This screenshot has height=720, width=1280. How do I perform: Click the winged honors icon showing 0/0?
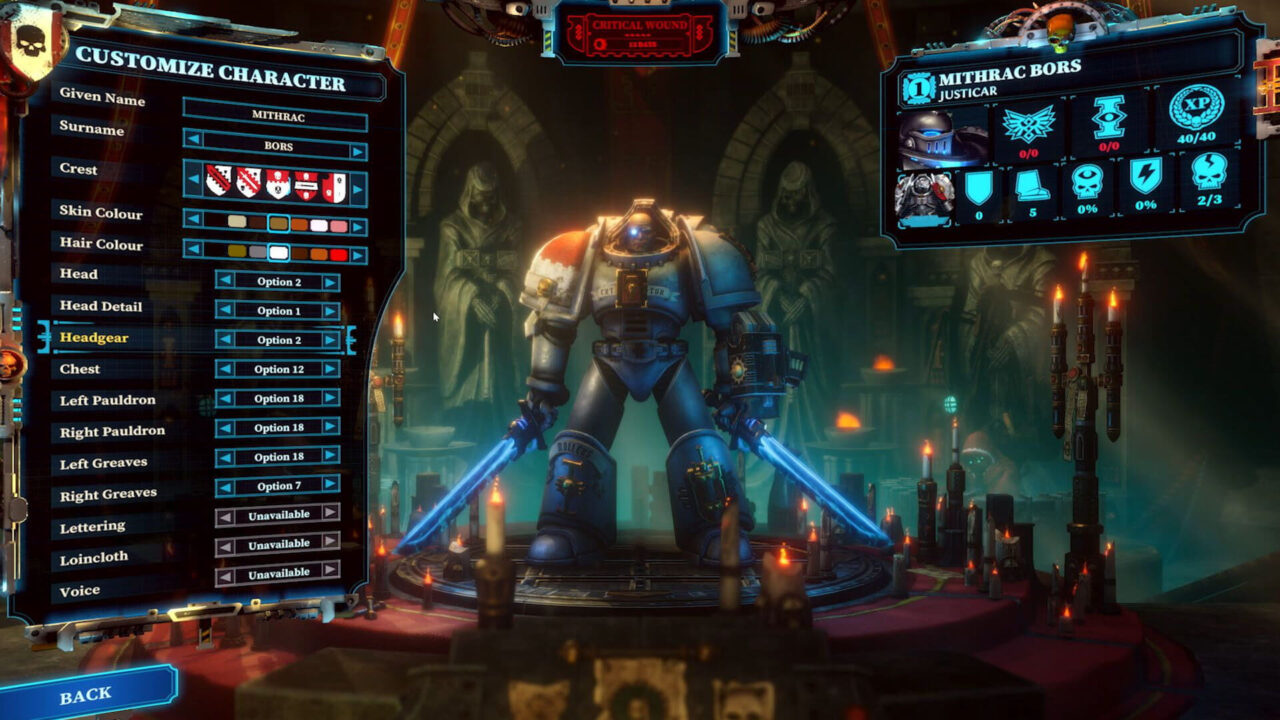click(x=1029, y=125)
